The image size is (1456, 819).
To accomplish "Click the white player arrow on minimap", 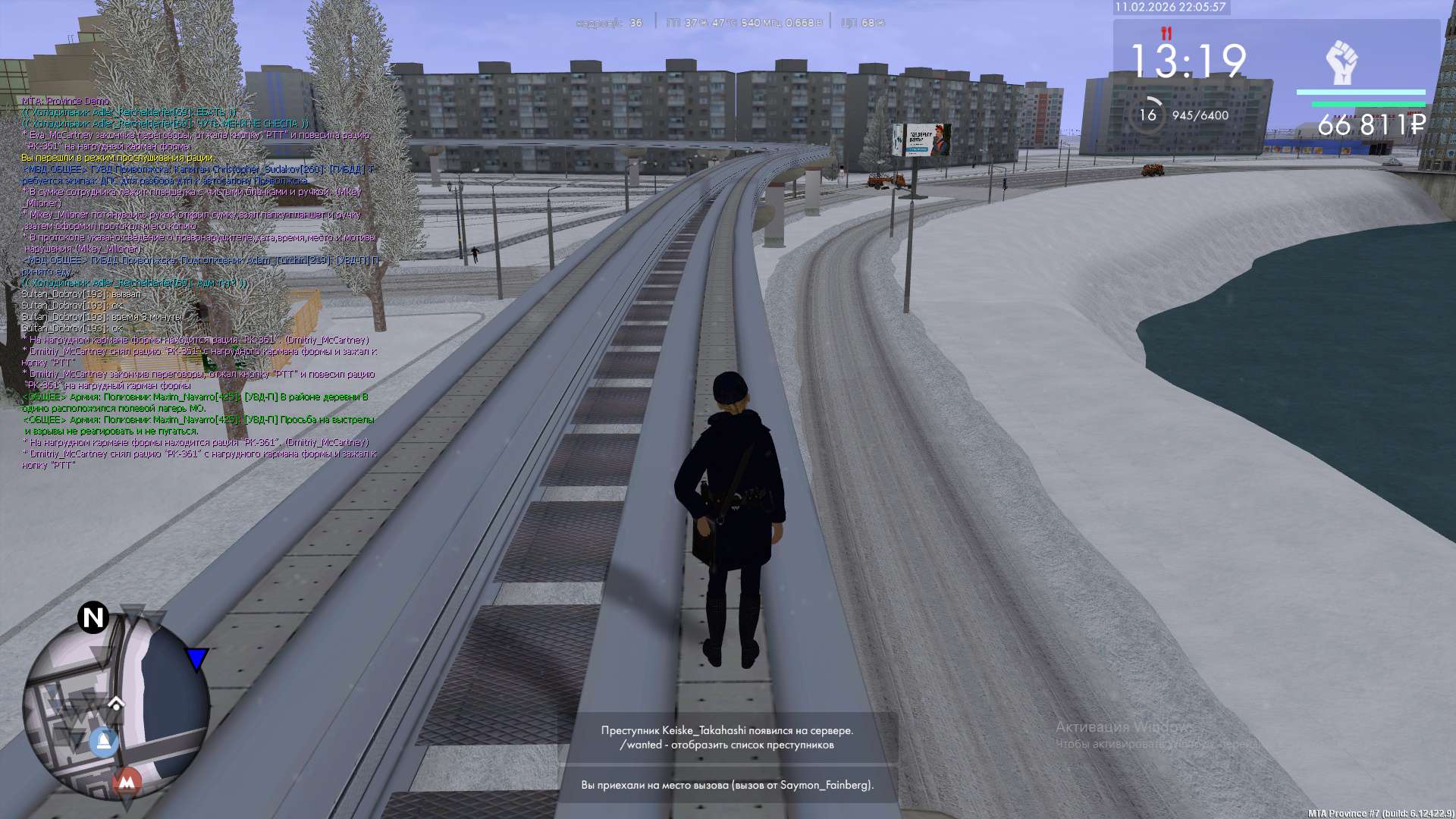I will [116, 701].
